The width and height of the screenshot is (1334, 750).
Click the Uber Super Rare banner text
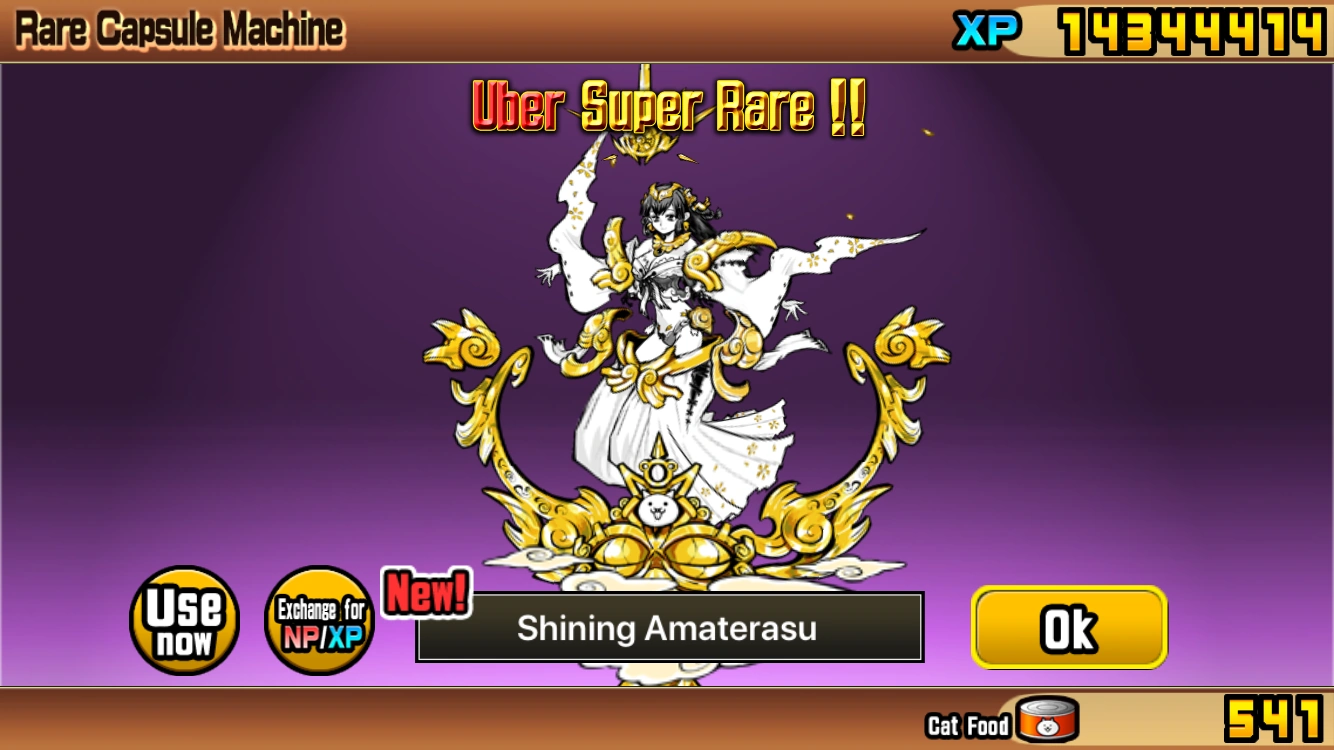coord(667,110)
